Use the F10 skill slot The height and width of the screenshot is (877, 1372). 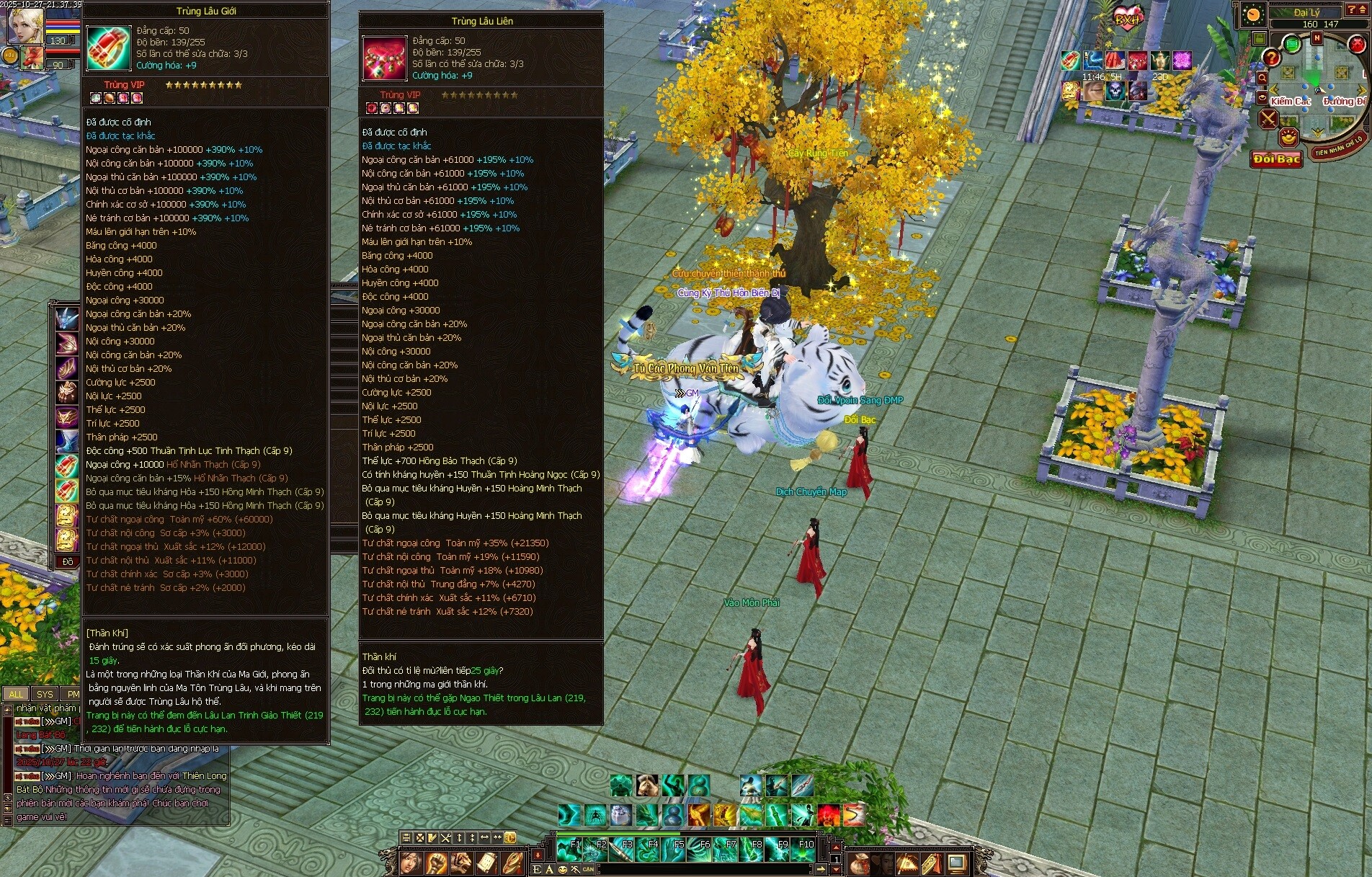tap(803, 850)
